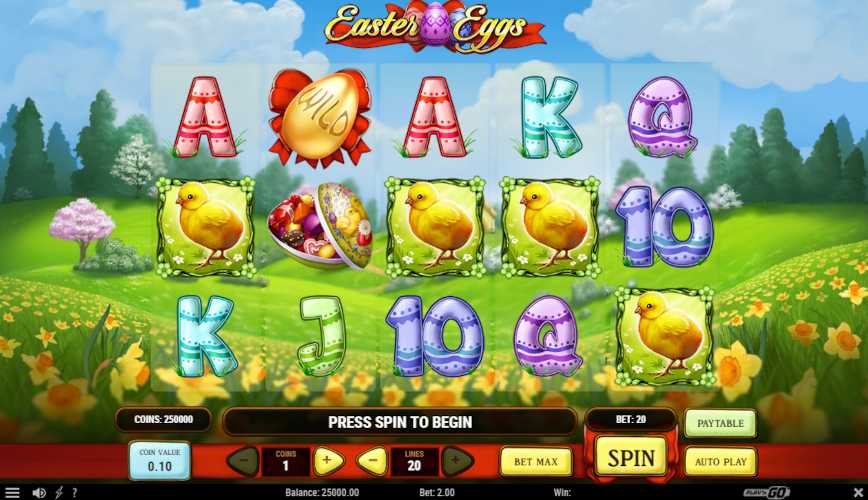Toggle the sound speaker icon
The height and width of the screenshot is (500, 868).
coord(39,492)
